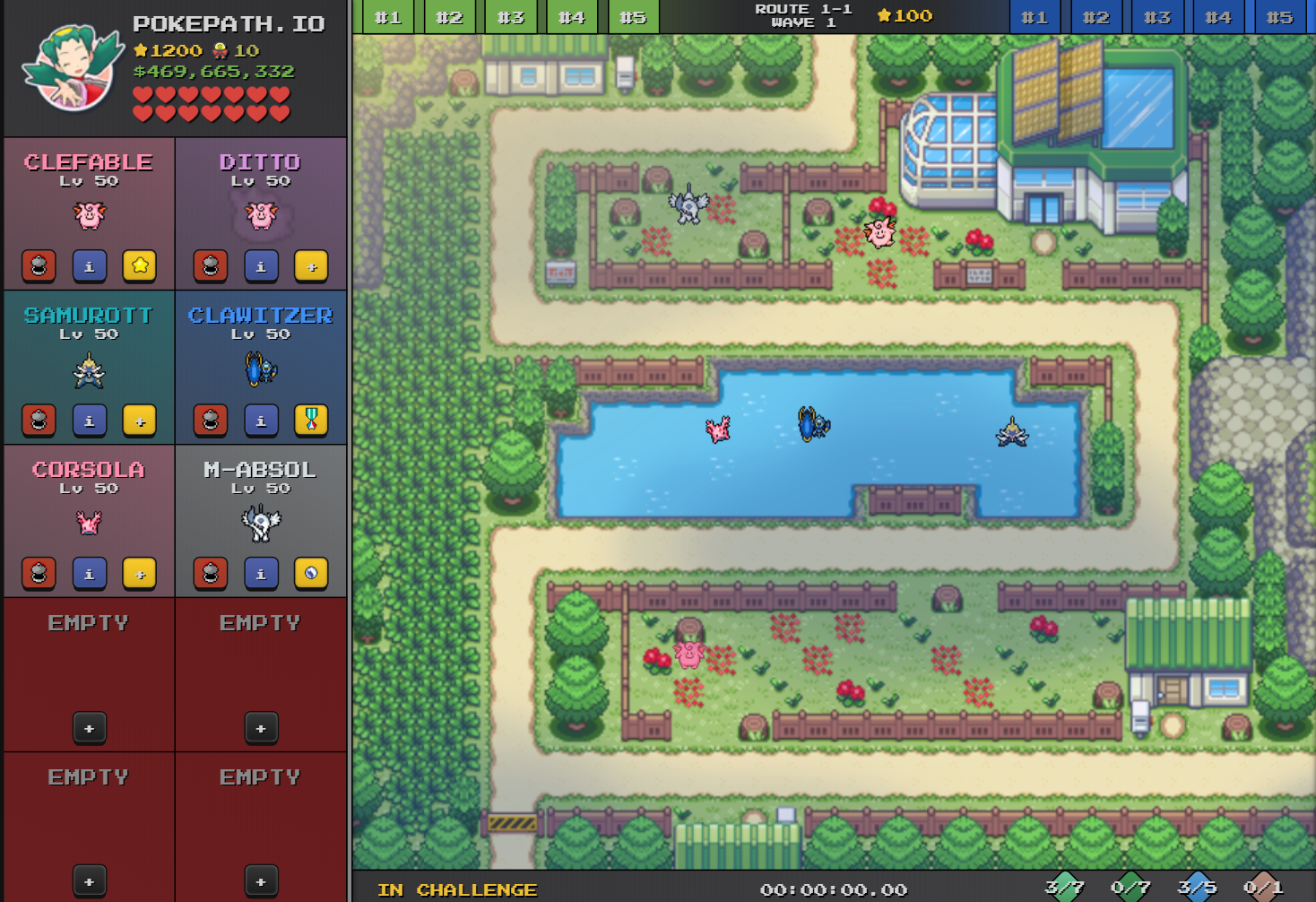Expand the plus icon on Corsola's card
The width and height of the screenshot is (1316, 902).
pyautogui.click(x=140, y=573)
